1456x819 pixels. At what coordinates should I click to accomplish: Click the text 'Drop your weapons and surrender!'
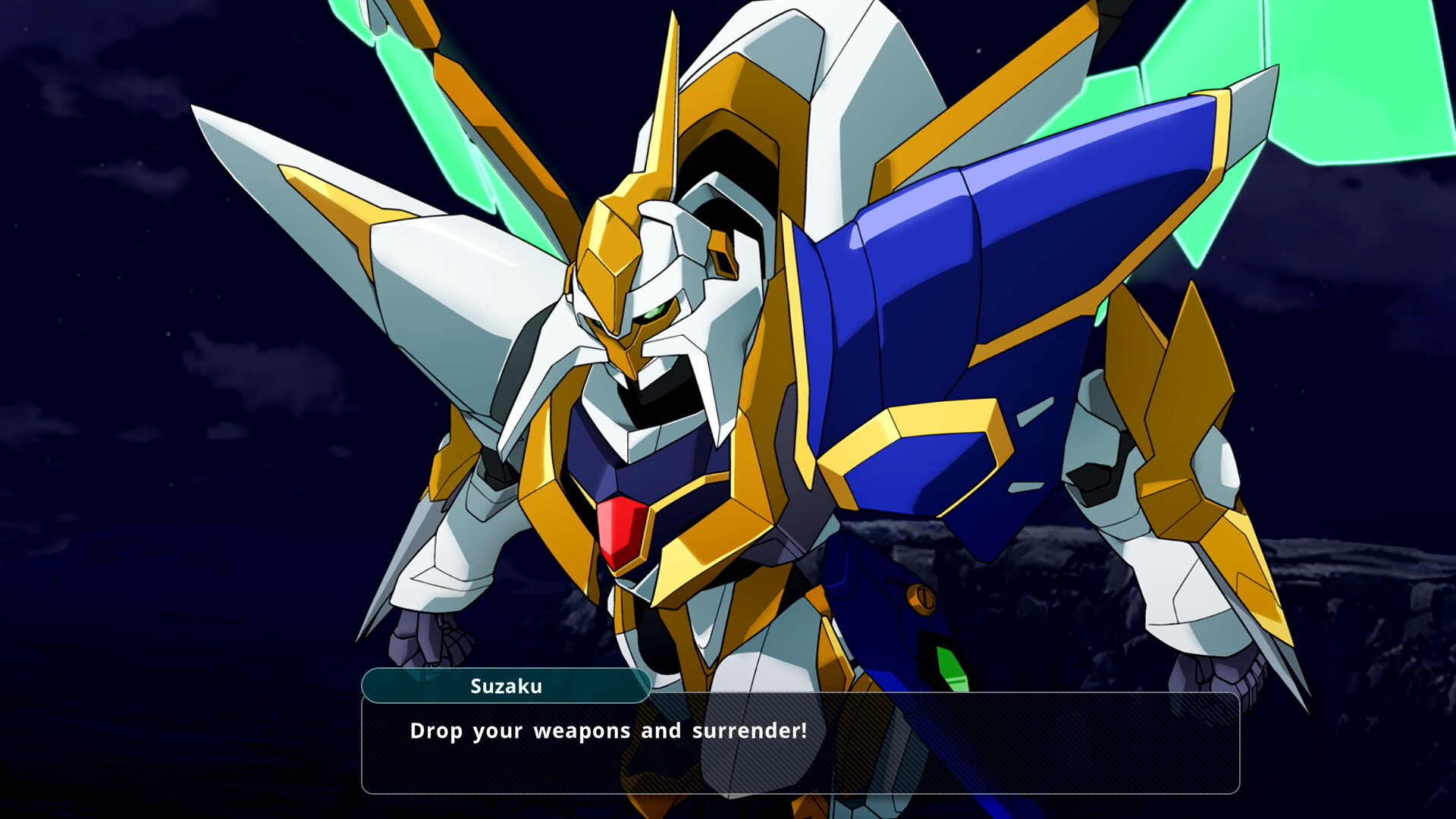coord(607,732)
